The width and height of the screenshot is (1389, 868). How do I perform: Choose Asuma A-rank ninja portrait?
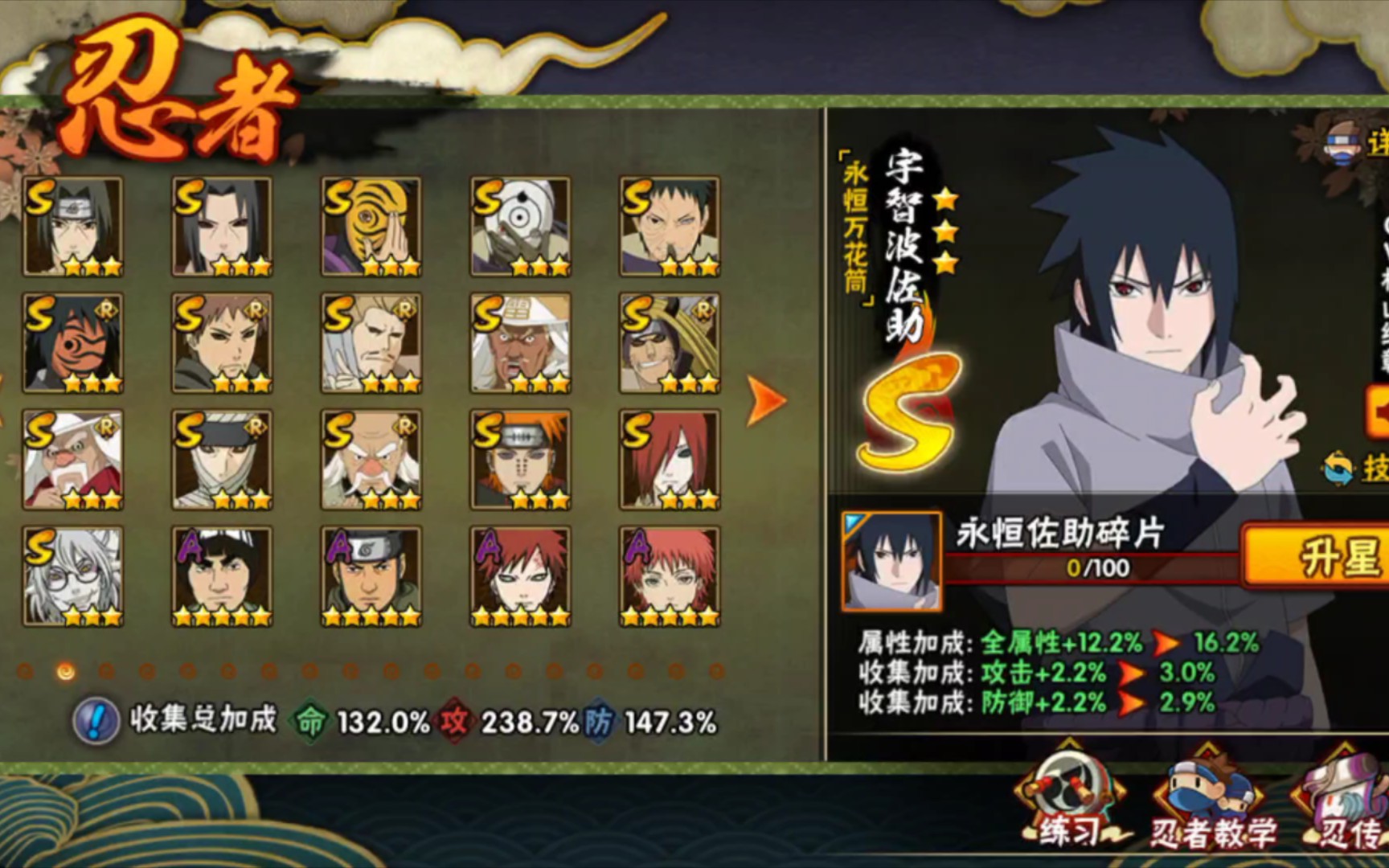(371, 575)
